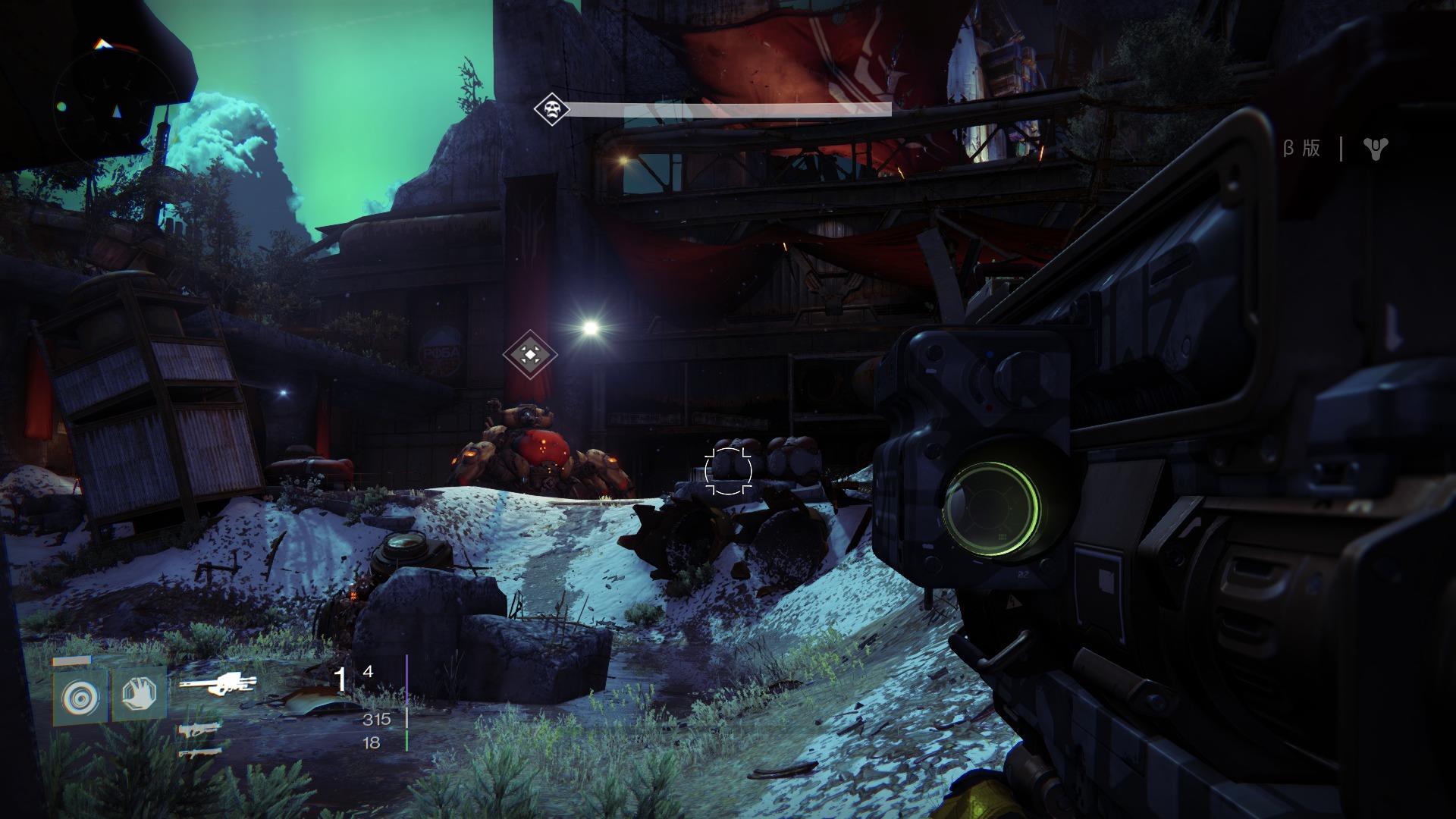
Task: Activate the open-palm melee ability icon
Action: coord(140,694)
